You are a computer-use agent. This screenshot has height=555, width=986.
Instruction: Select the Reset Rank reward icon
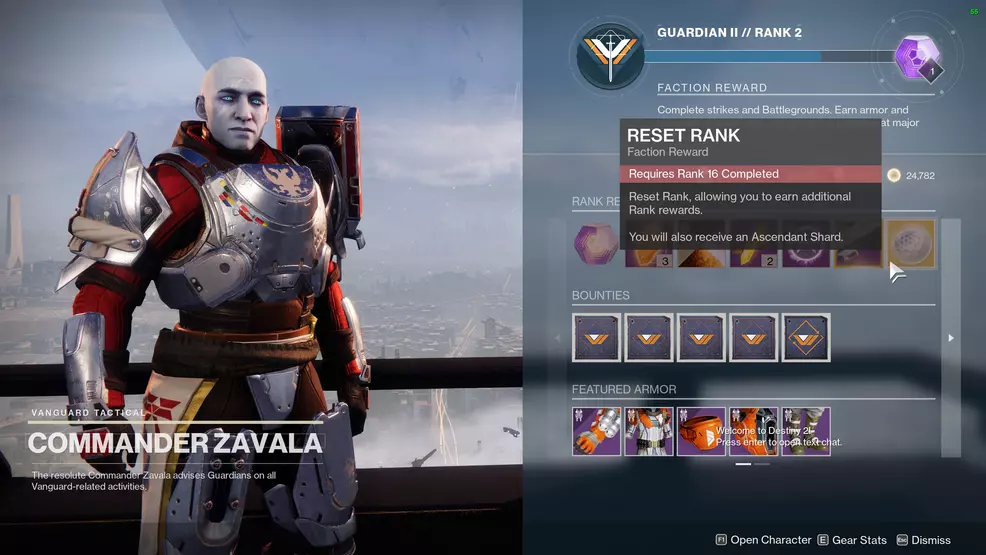coord(910,244)
